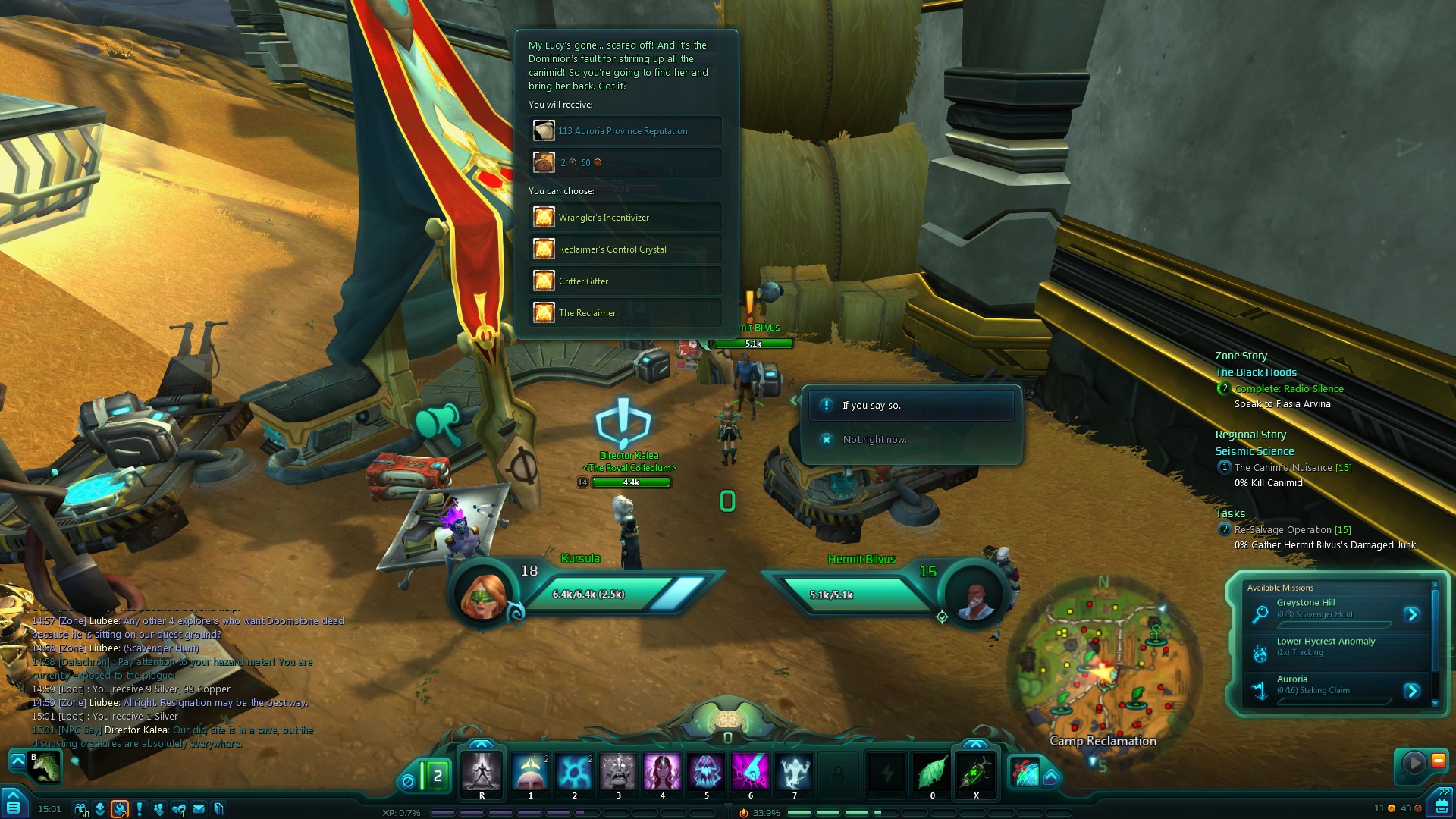Activate the screaming stone face ability

tap(618, 773)
